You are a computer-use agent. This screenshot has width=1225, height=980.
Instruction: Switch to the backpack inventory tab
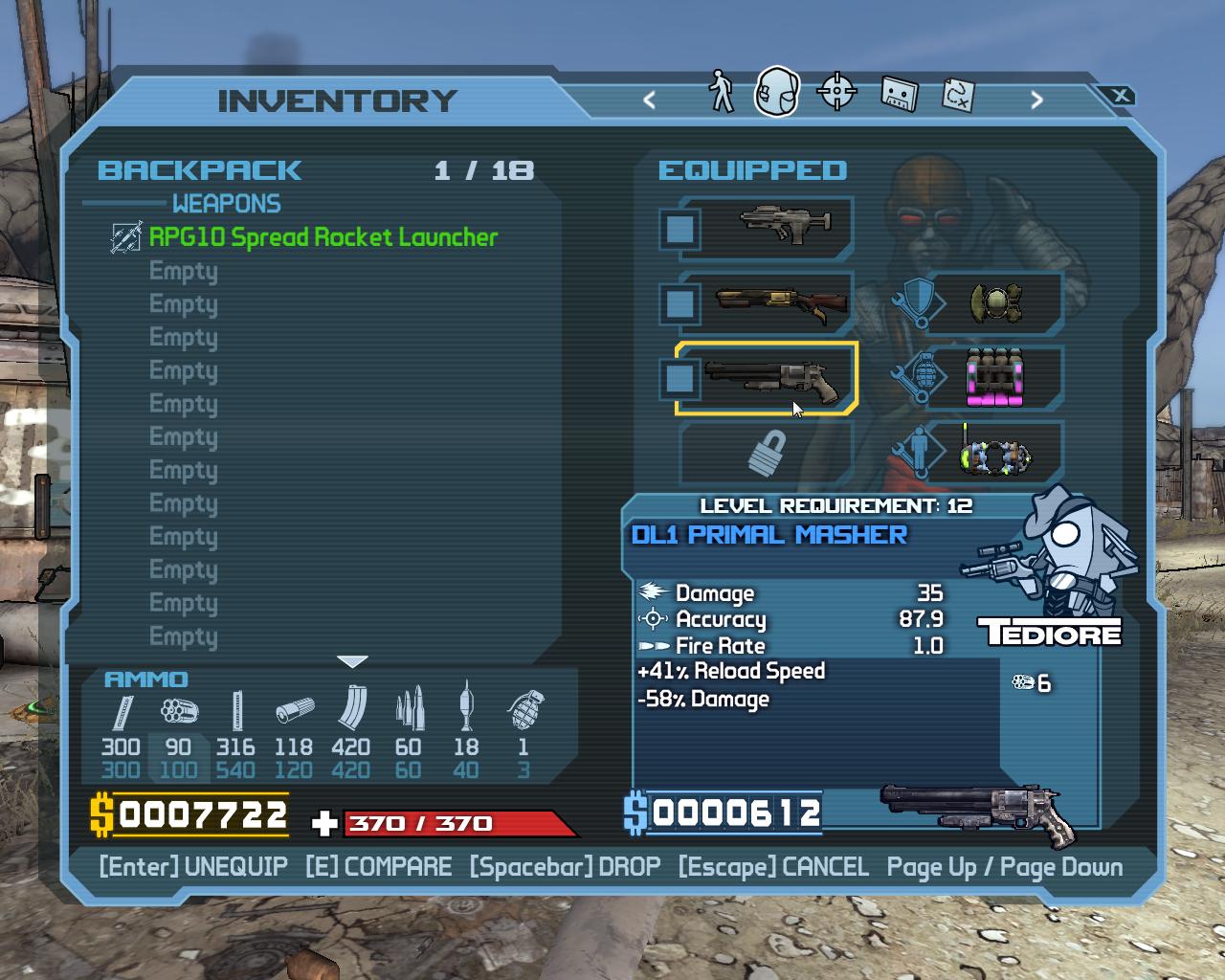(776, 93)
